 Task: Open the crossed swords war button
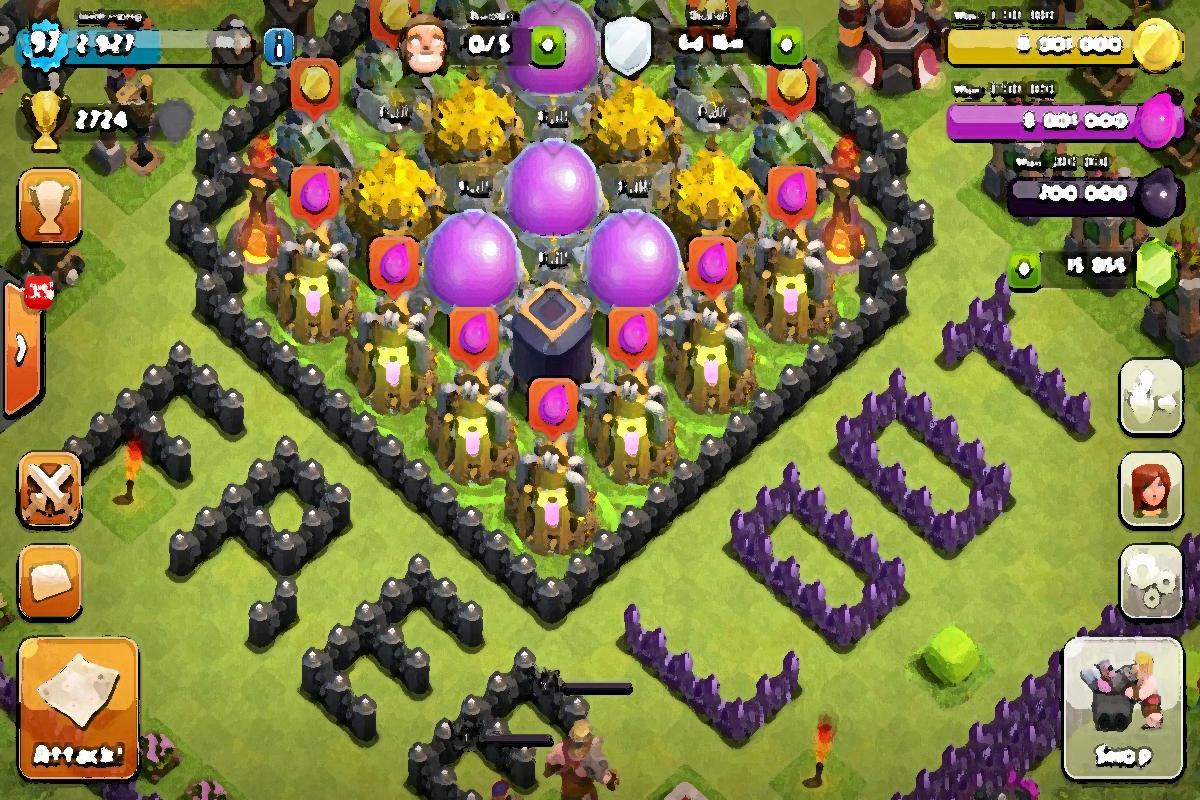pyautogui.click(x=49, y=490)
